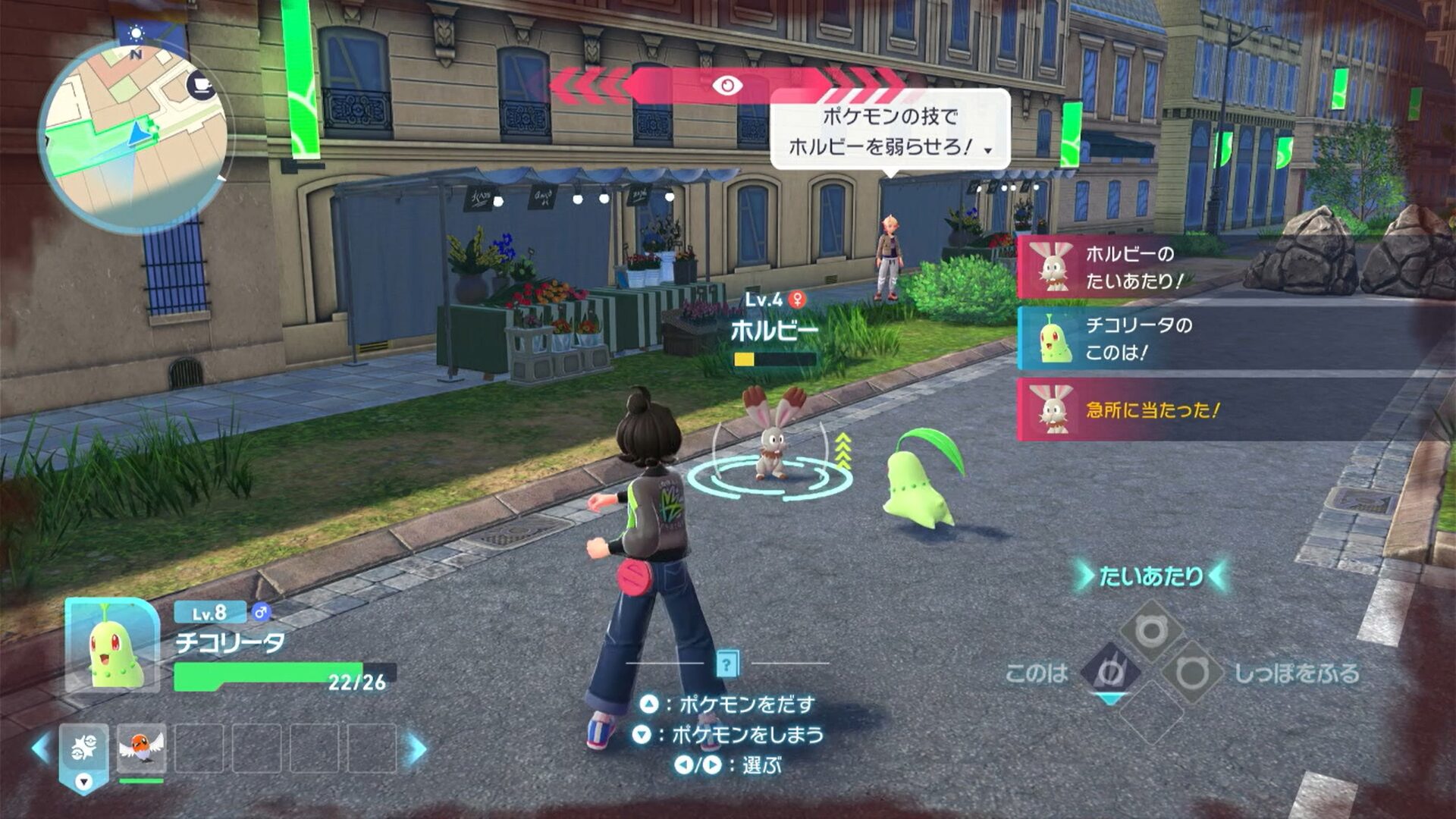Use the このは leaf move icon
The image size is (1456, 819).
(1109, 672)
